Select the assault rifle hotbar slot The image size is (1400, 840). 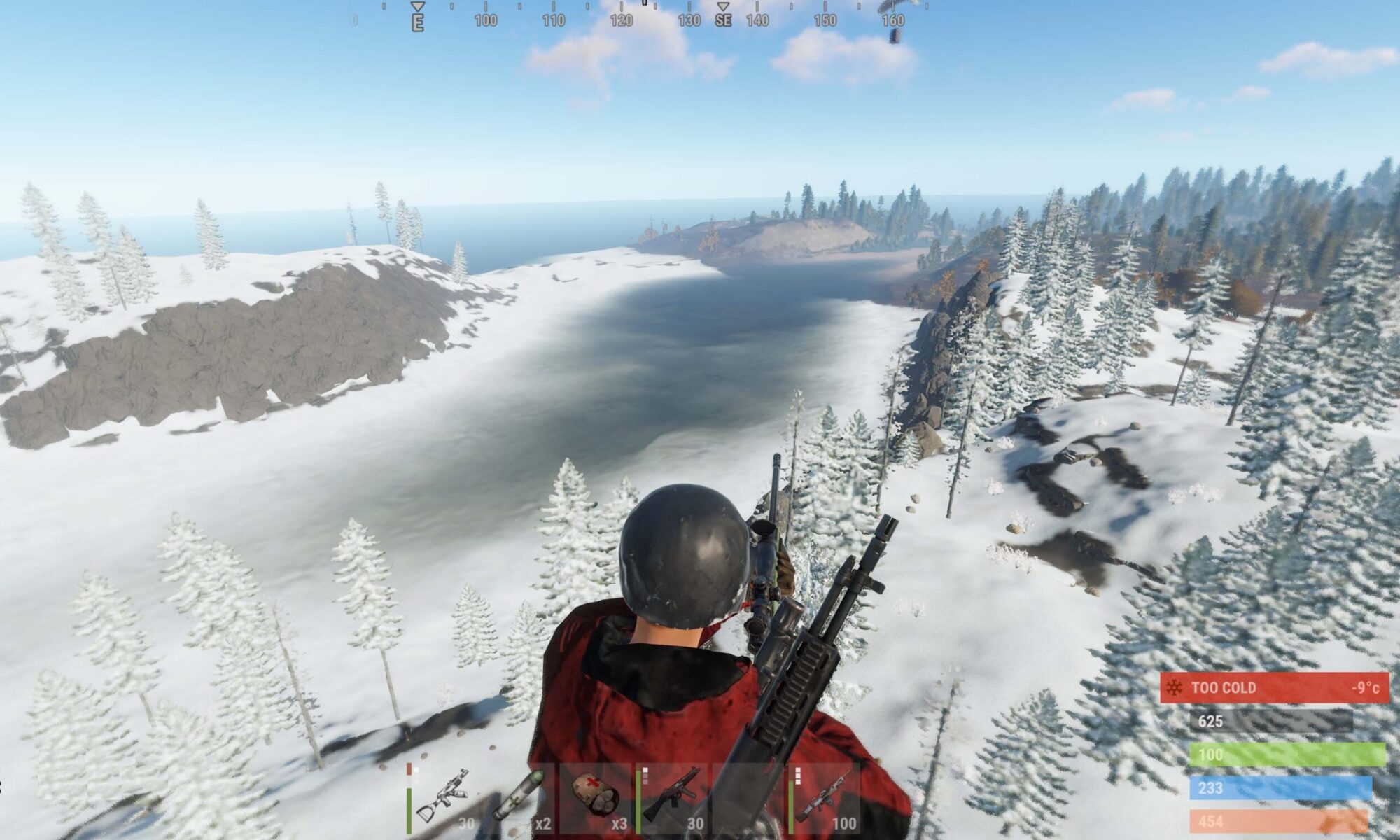[x=442, y=798]
